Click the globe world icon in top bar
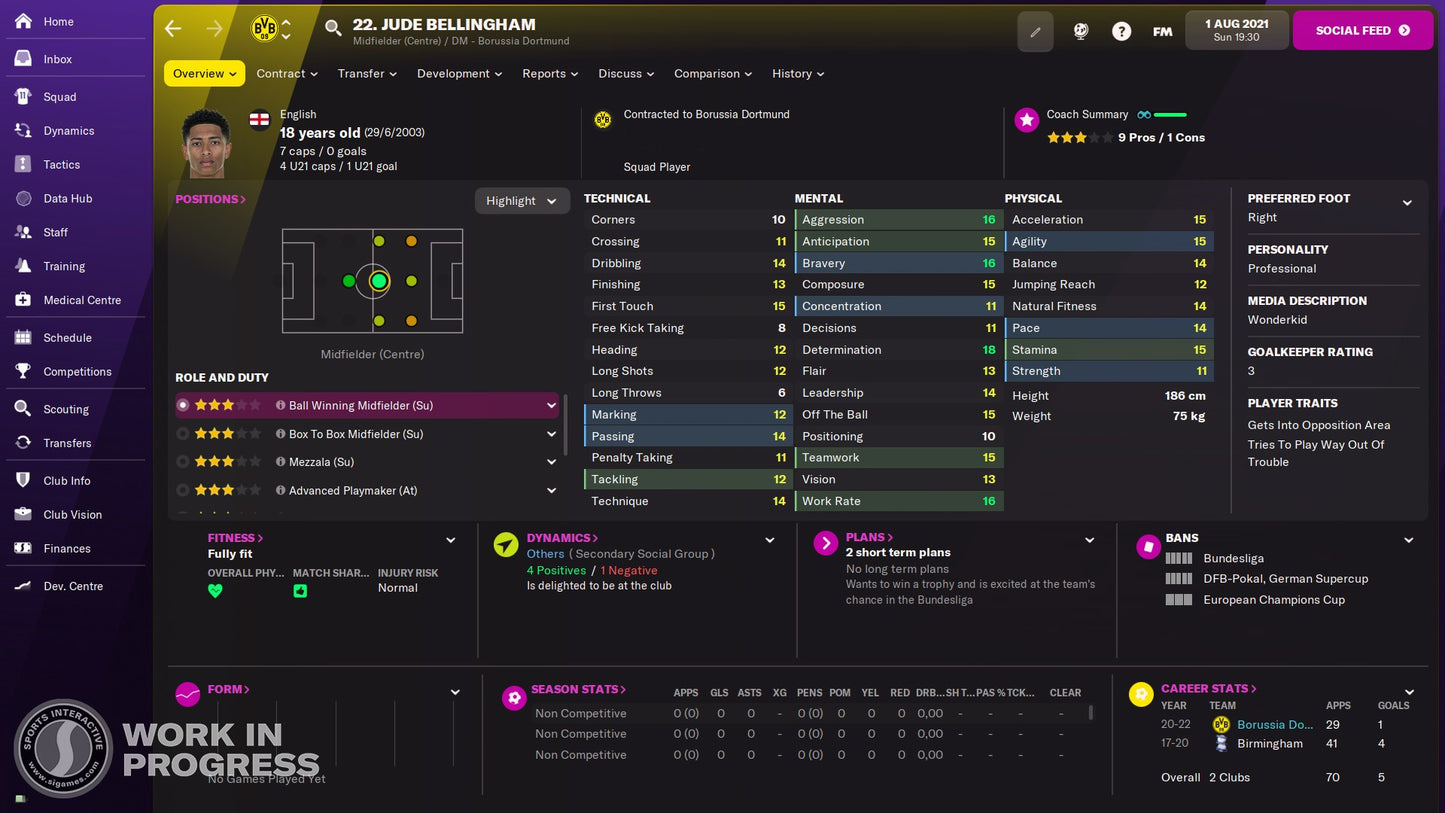The height and width of the screenshot is (813, 1445). [x=1080, y=31]
